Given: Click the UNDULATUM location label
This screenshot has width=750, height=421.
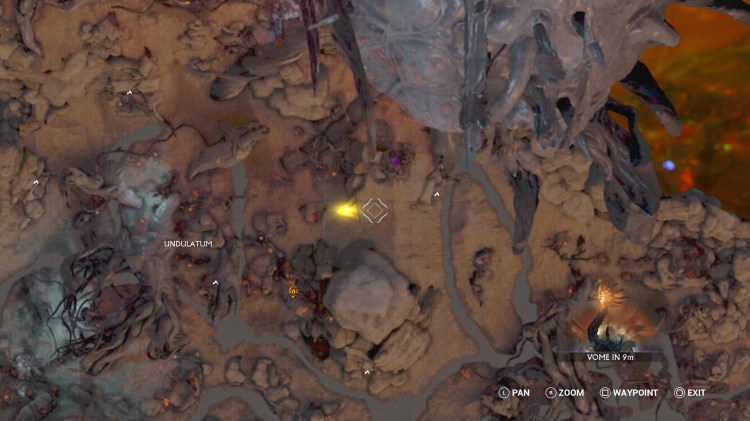Looking at the screenshot, I should point(188,243).
